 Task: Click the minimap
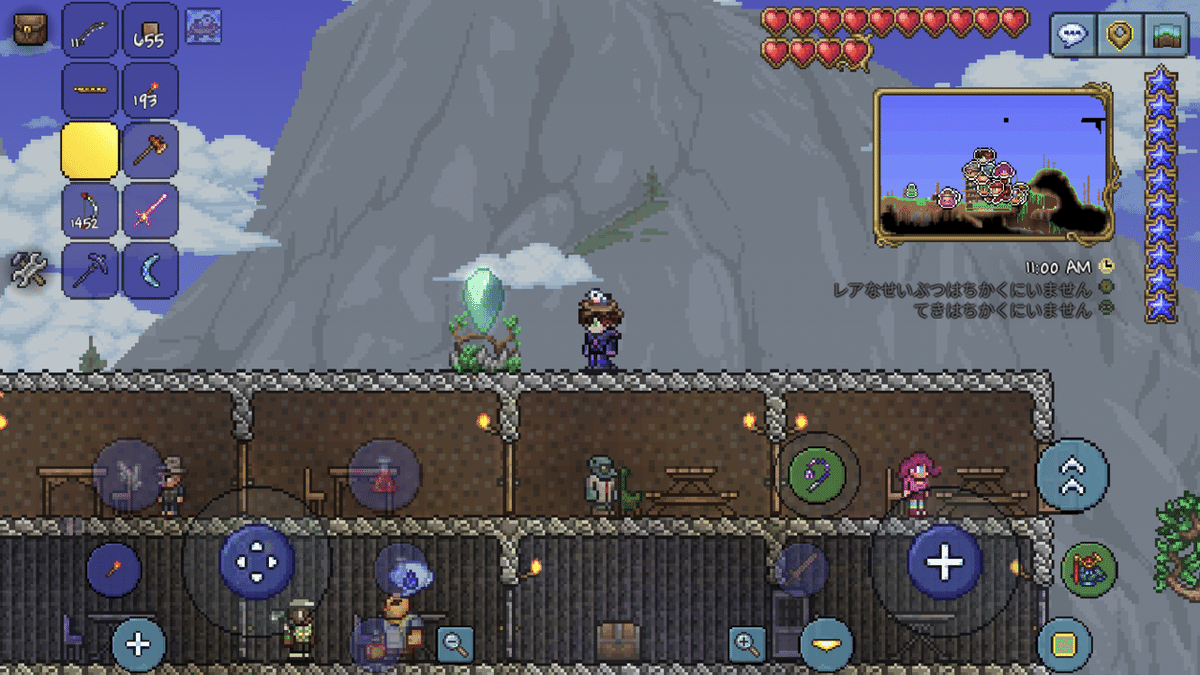coord(995,165)
